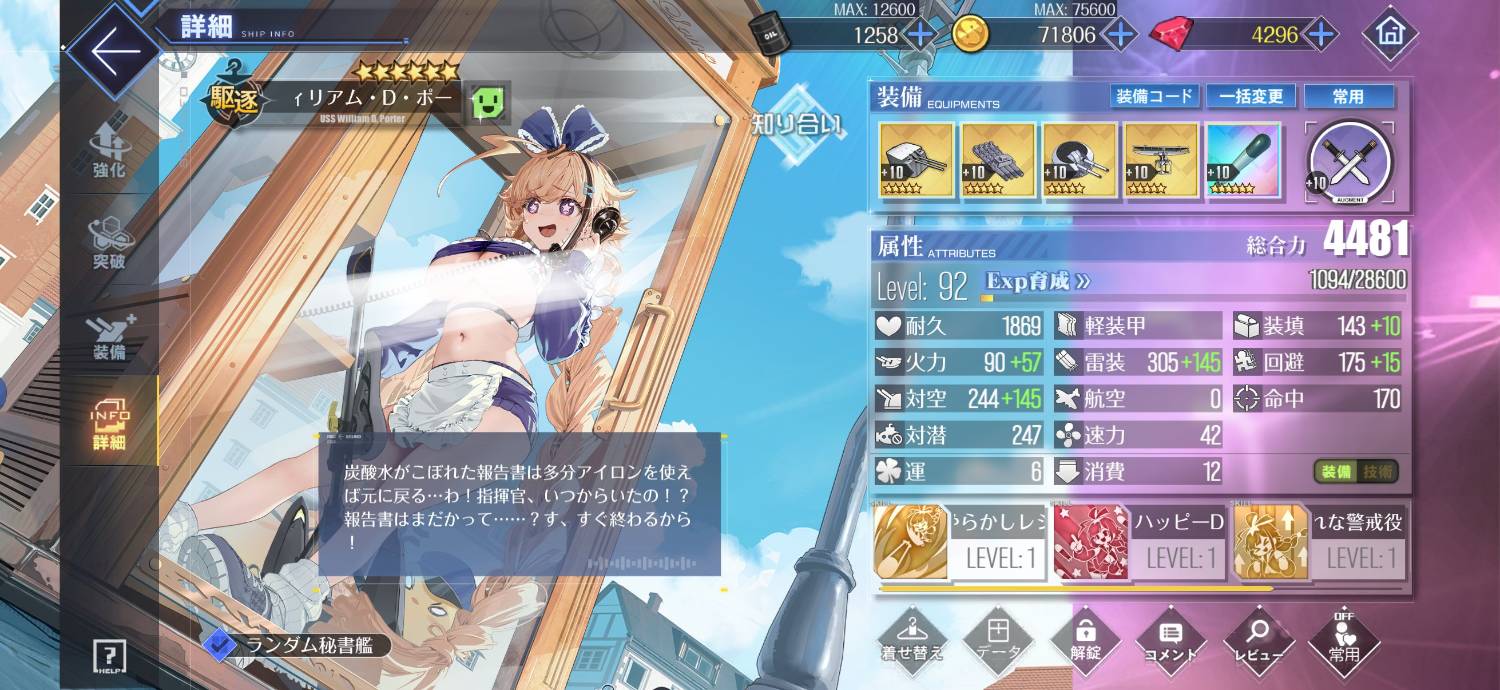
Task: Unlock ship with the 解錠 button
Action: [1085, 641]
